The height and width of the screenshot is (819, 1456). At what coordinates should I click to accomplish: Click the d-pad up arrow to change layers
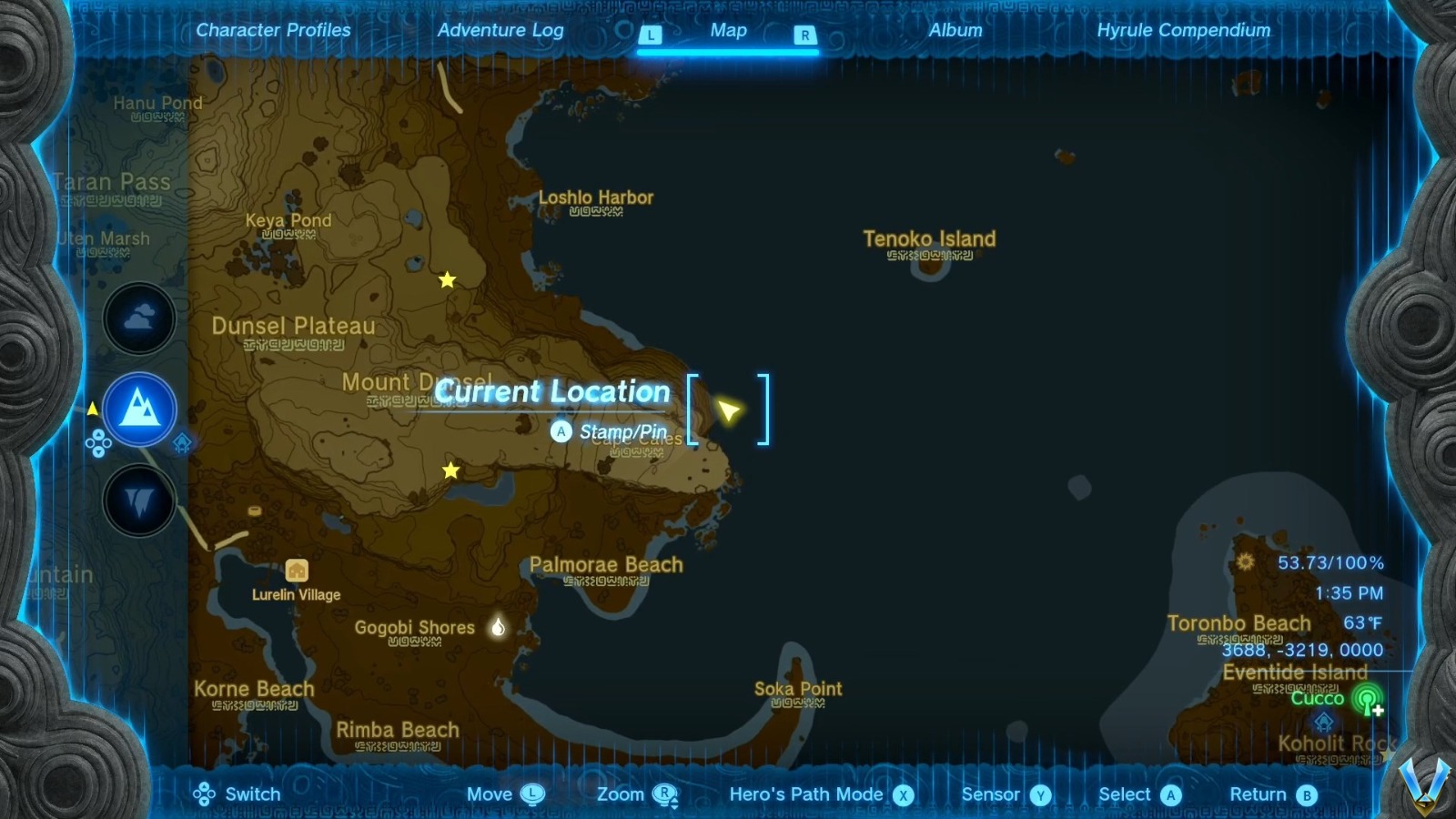click(98, 434)
